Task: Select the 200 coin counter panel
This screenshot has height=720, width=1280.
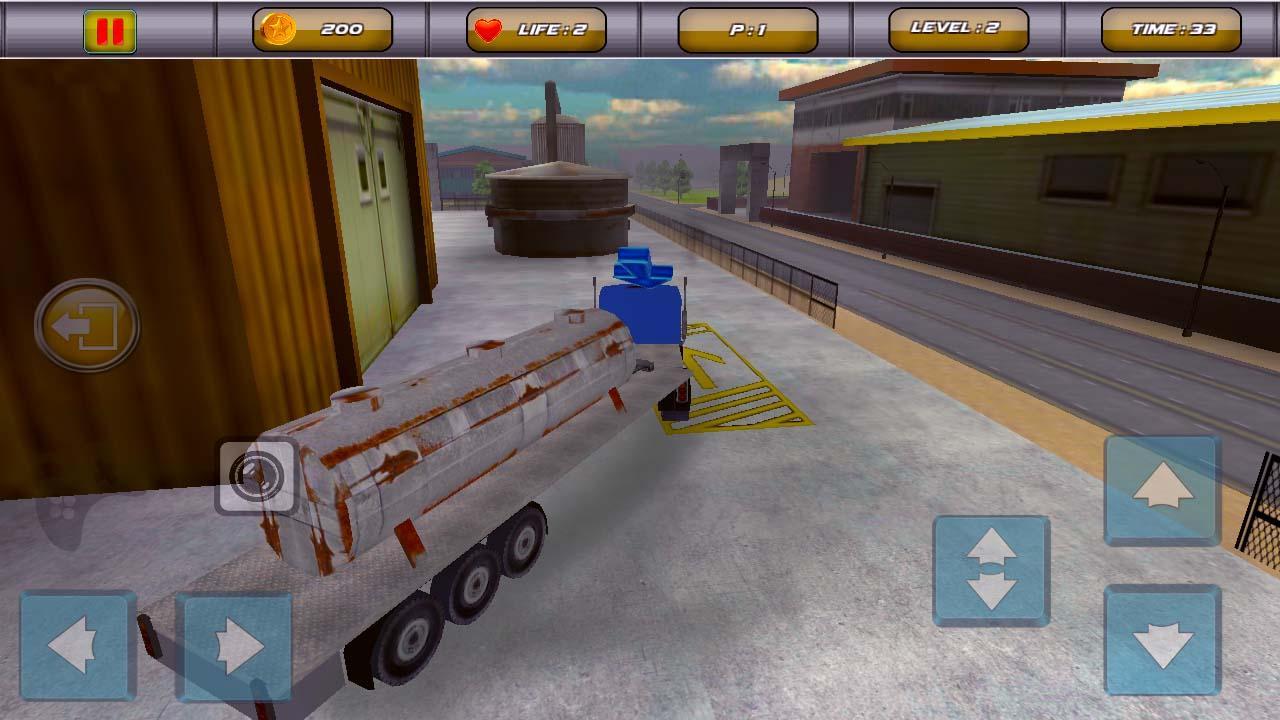Action: 318,28
